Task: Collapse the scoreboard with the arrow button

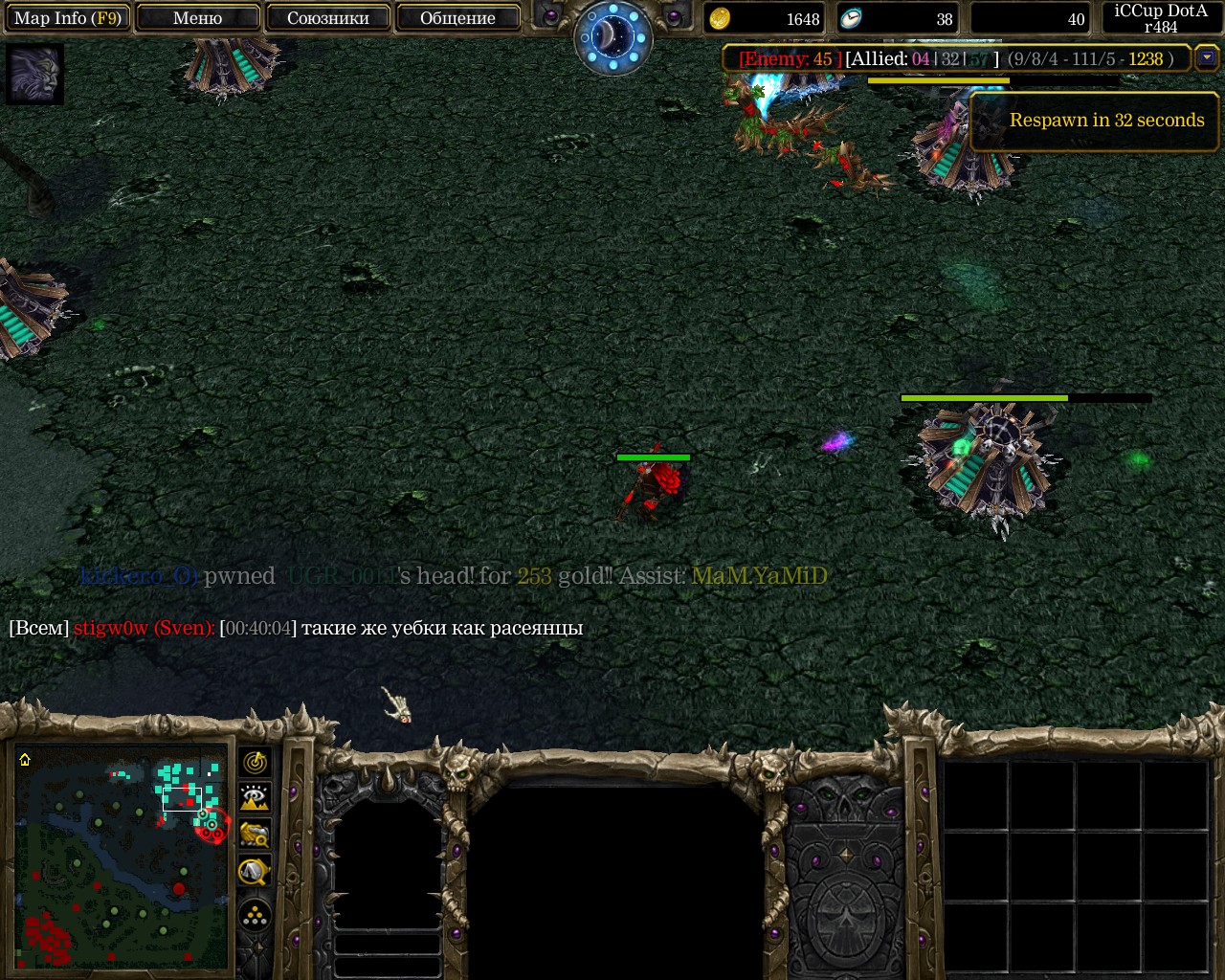Action: click(1207, 58)
